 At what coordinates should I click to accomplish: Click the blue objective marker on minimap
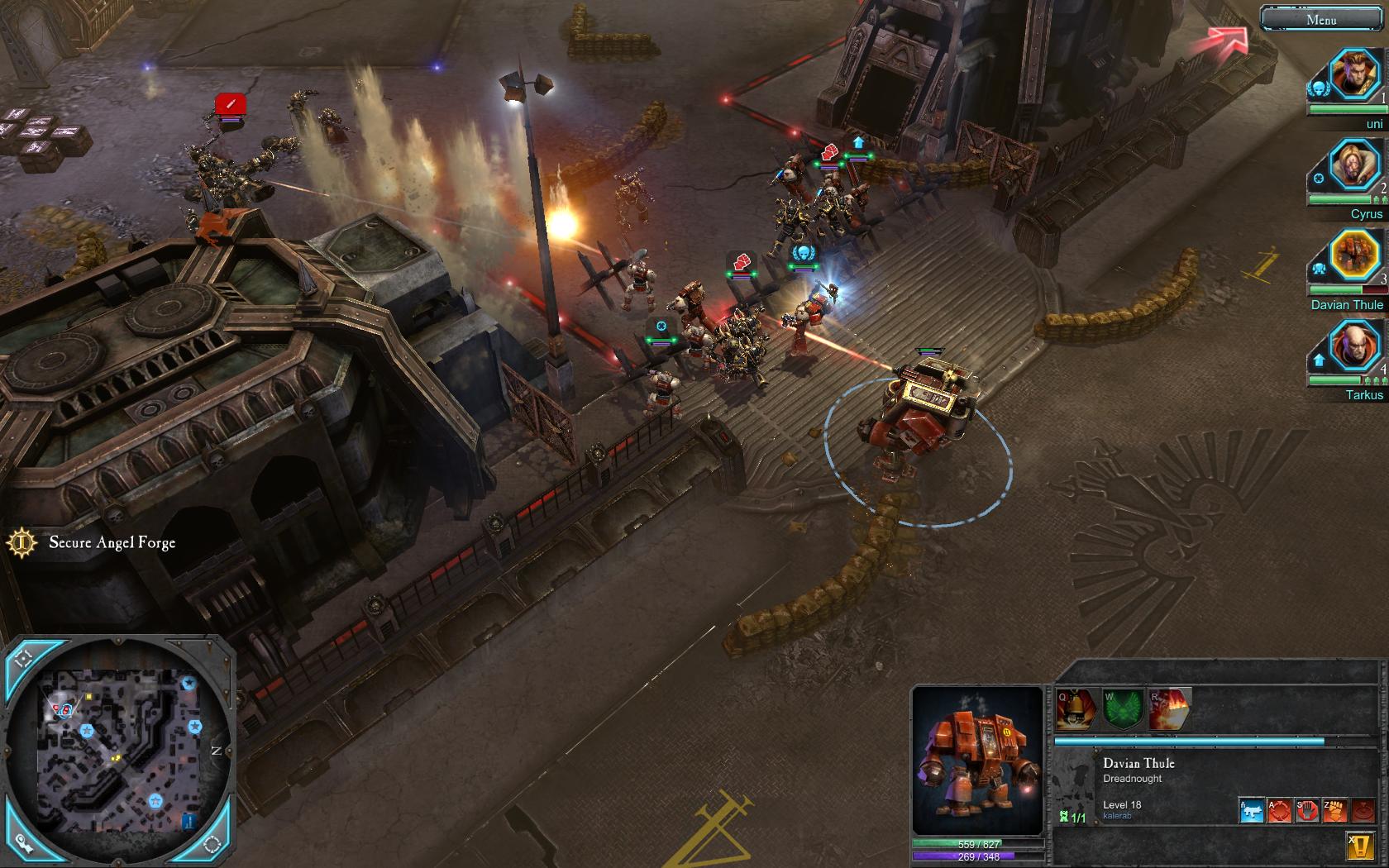click(189, 822)
